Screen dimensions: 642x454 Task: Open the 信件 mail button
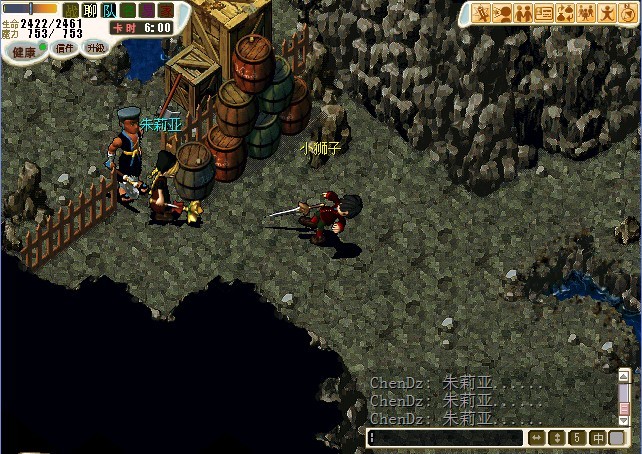pyautogui.click(x=63, y=48)
